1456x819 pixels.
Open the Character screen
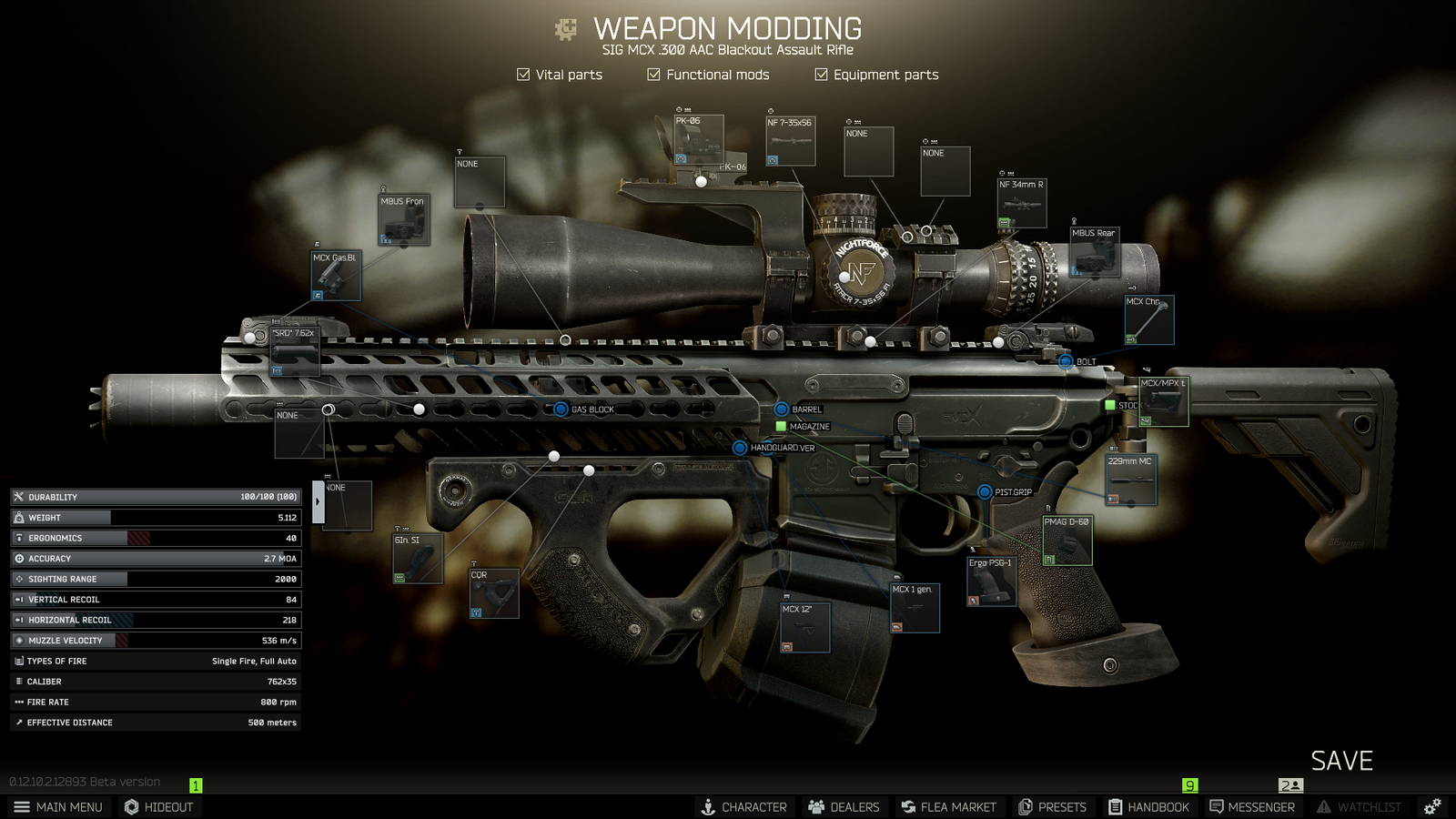(743, 807)
